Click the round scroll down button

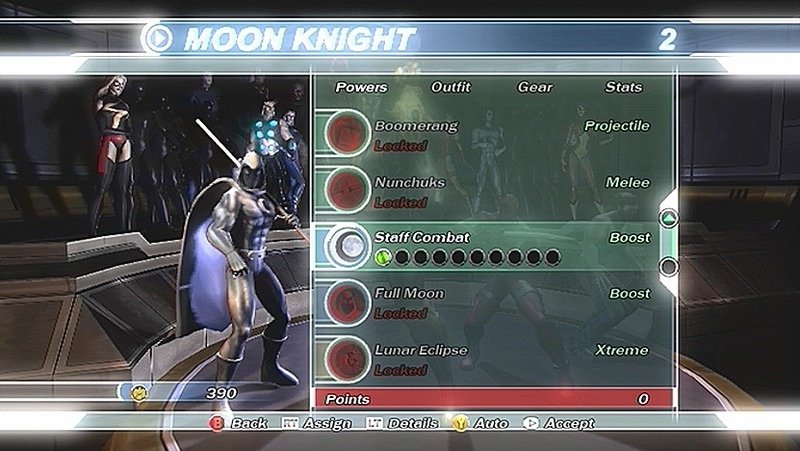(669, 266)
